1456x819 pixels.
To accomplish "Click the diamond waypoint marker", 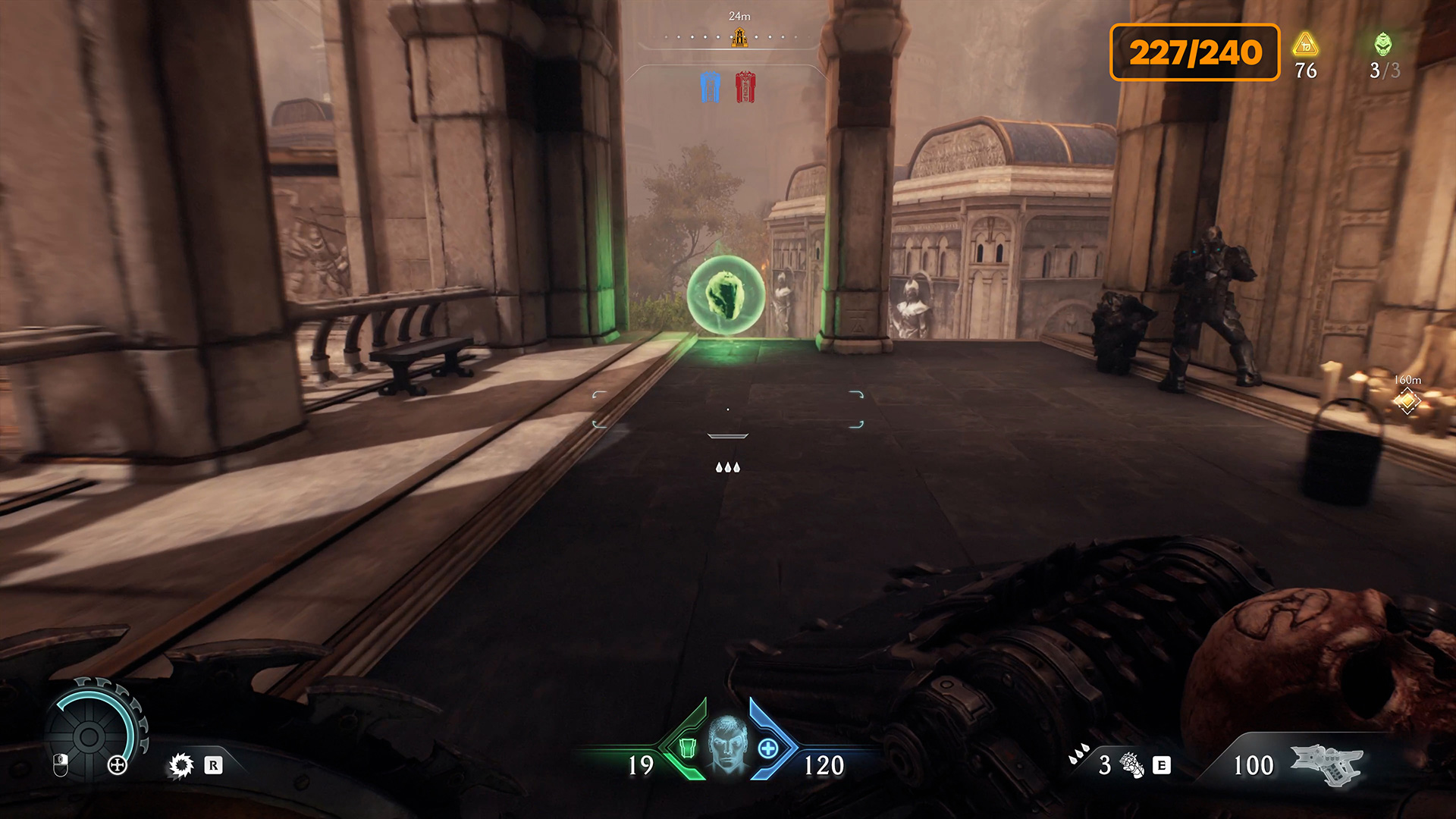I will click(1407, 401).
